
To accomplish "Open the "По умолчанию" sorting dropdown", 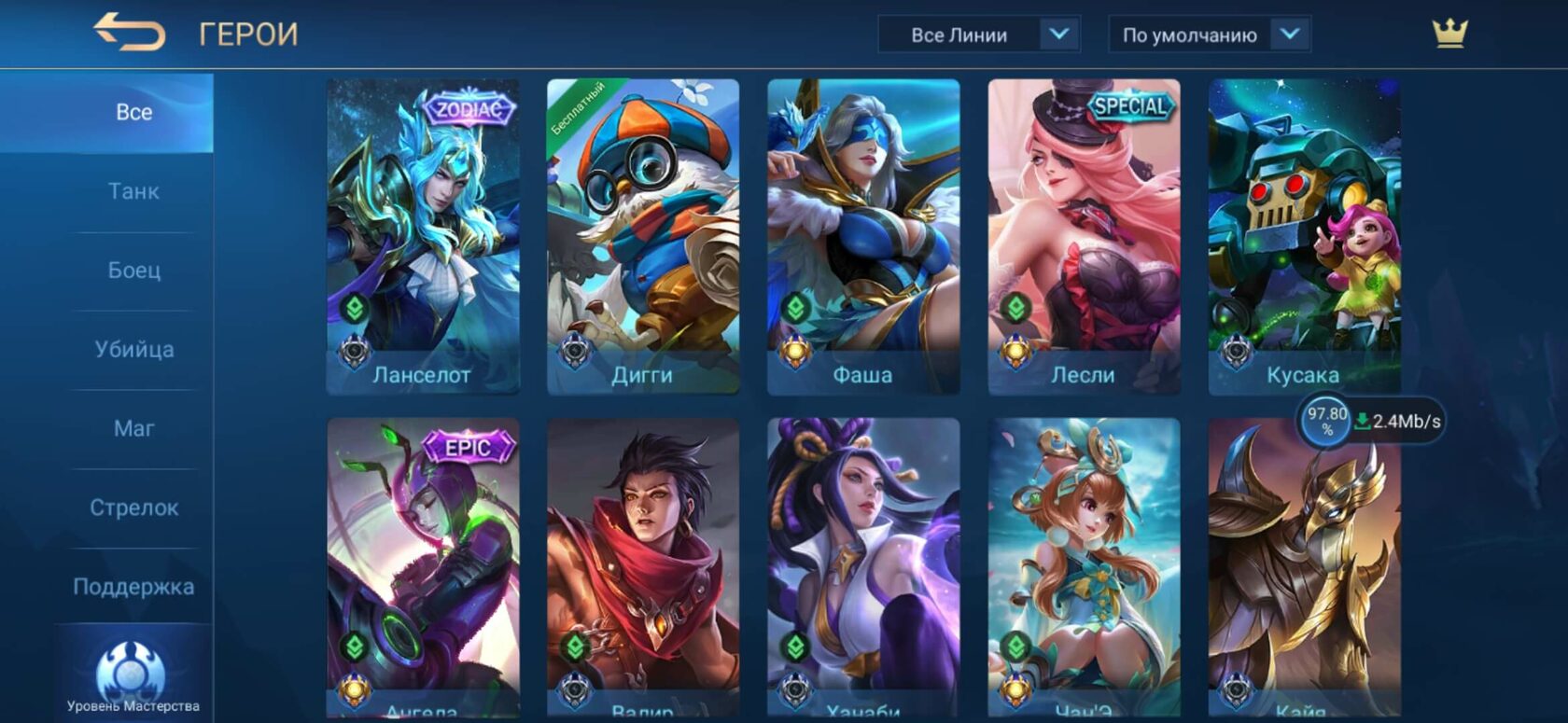I will click(x=1209, y=35).
